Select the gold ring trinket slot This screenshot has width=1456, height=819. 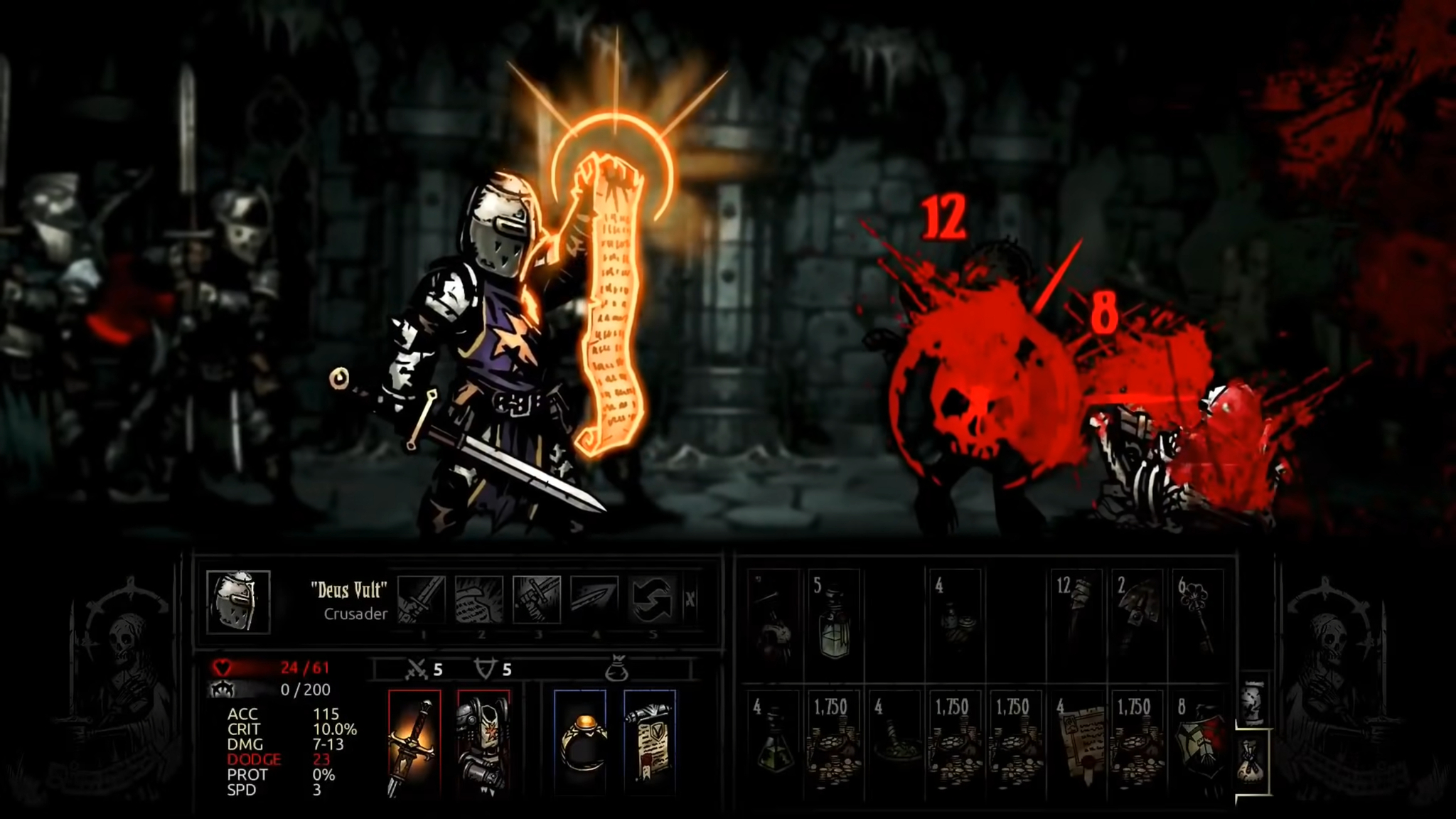pos(580,744)
